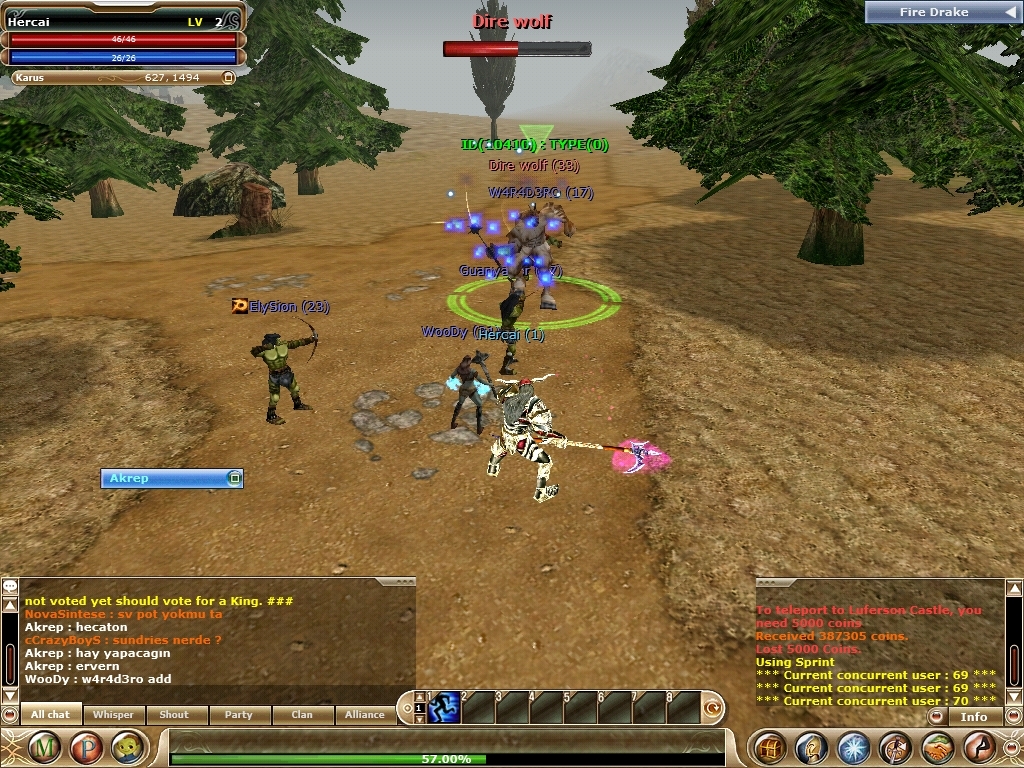Click the small square button on the Akrep bar
Viewport: 1024px width, 768px height.
click(234, 478)
